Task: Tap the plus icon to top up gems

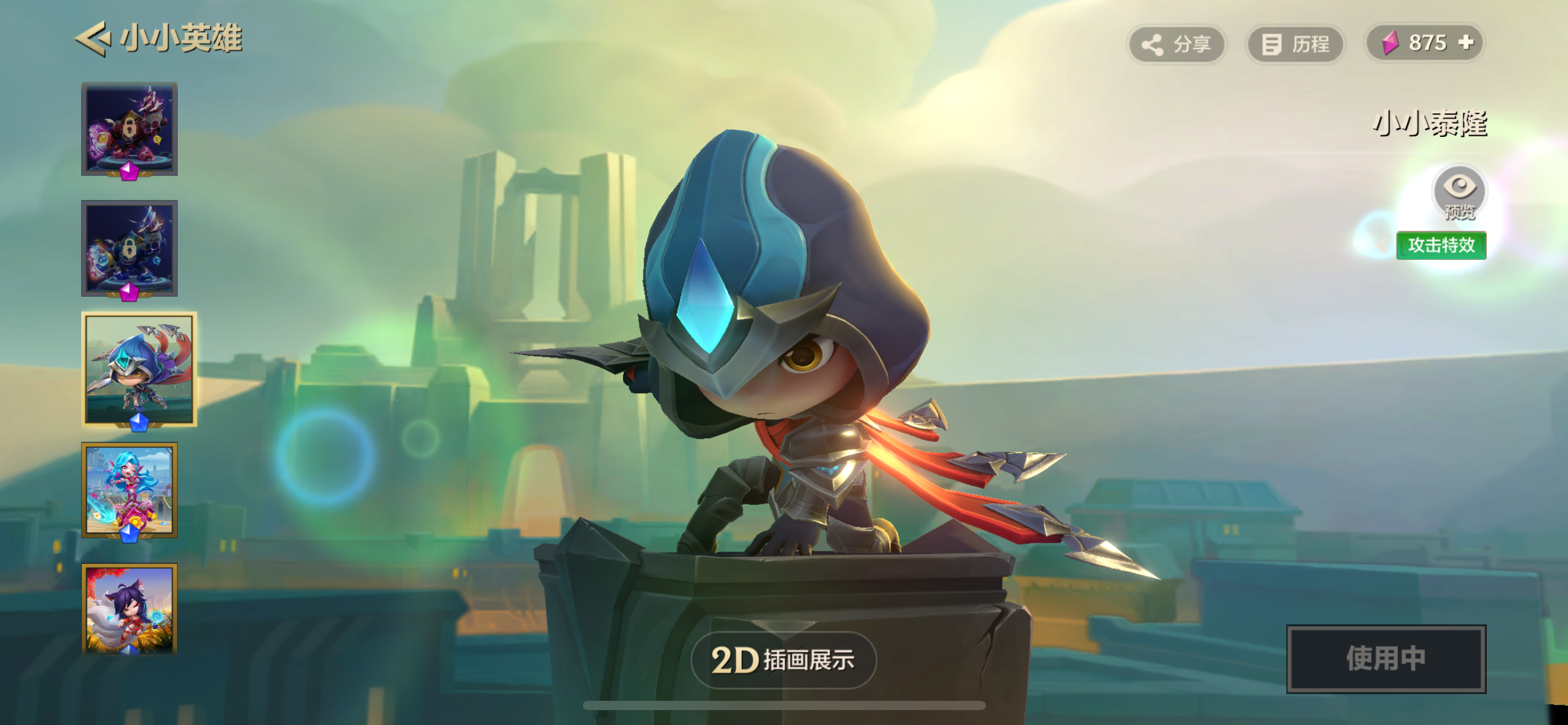Action: pos(1467,43)
